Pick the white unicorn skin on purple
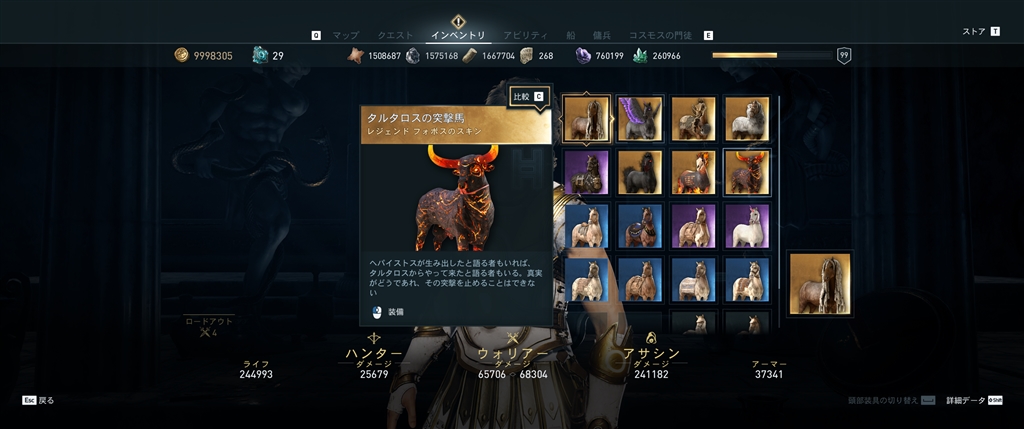The image size is (1024, 429). click(747, 226)
